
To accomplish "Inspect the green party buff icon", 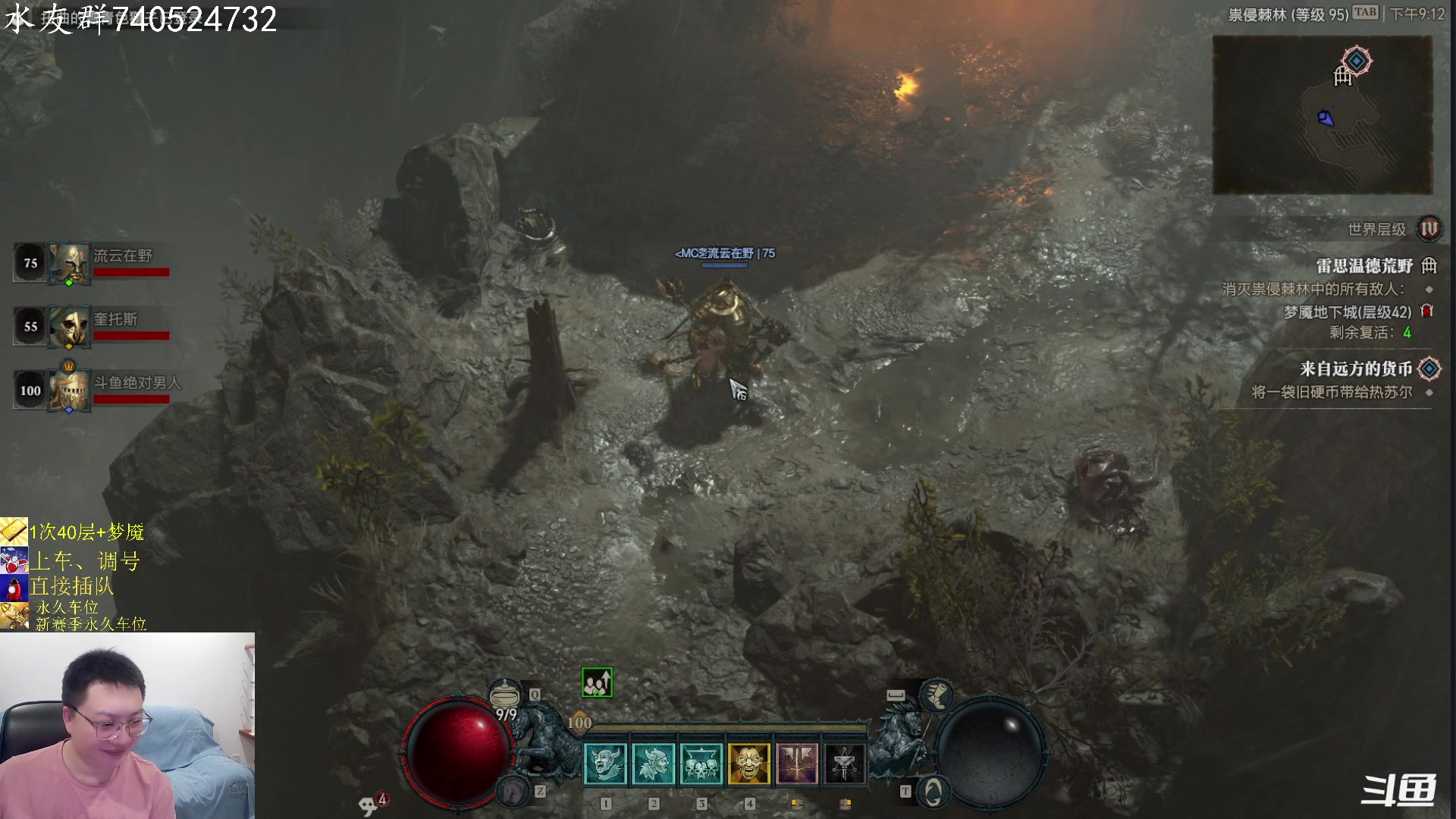I will point(597,683).
